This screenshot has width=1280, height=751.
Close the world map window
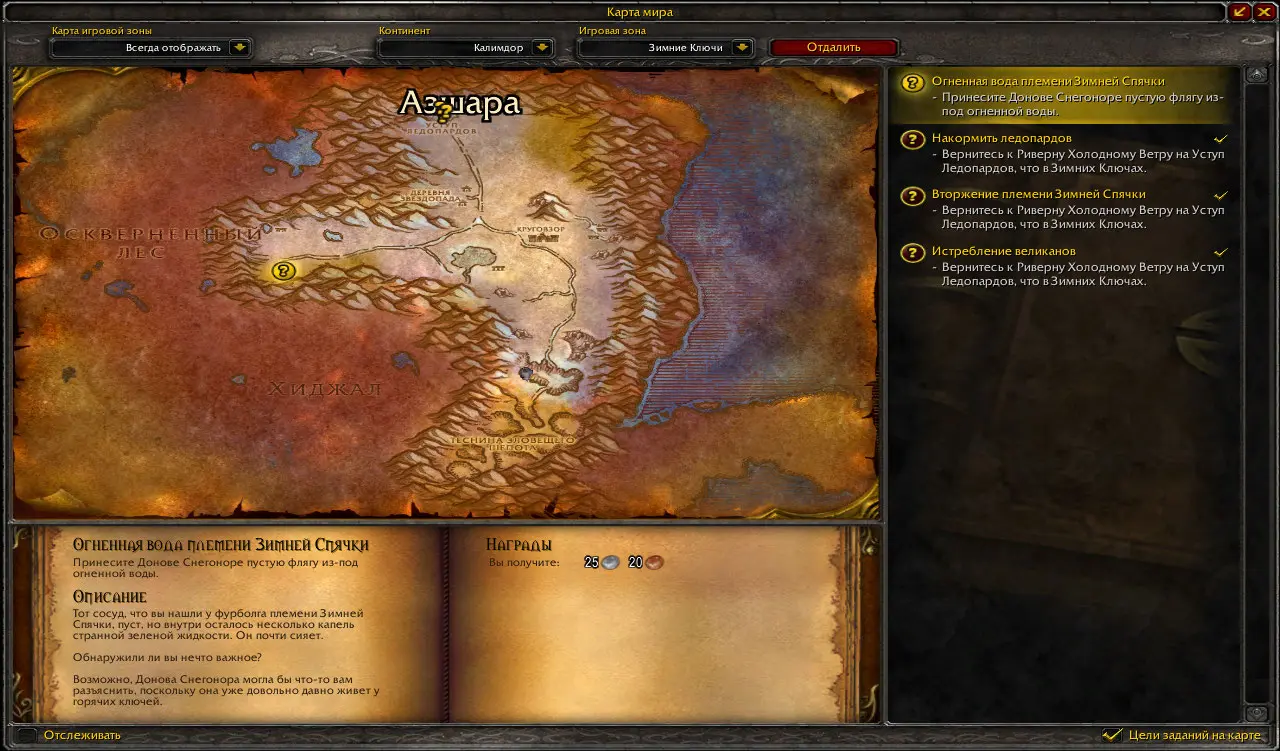[1264, 12]
